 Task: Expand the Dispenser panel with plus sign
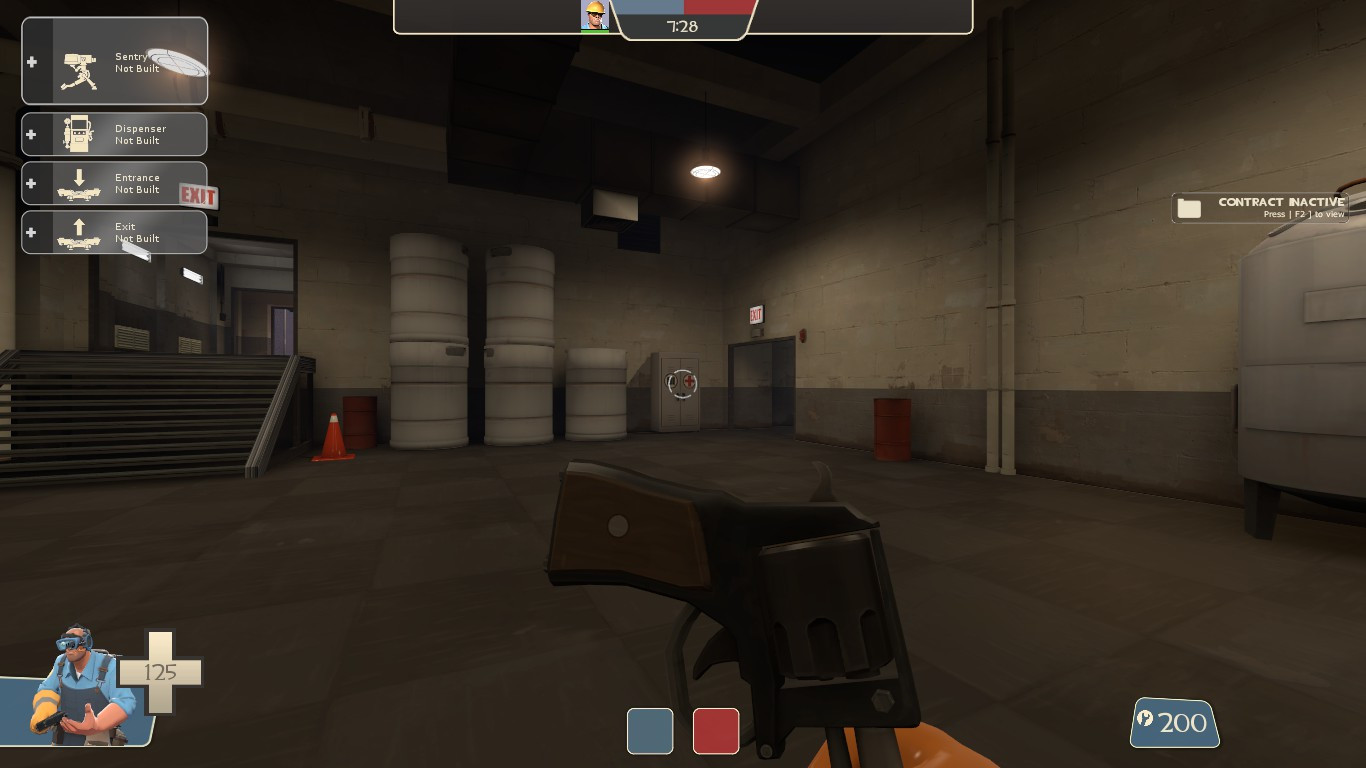pyautogui.click(x=31, y=134)
